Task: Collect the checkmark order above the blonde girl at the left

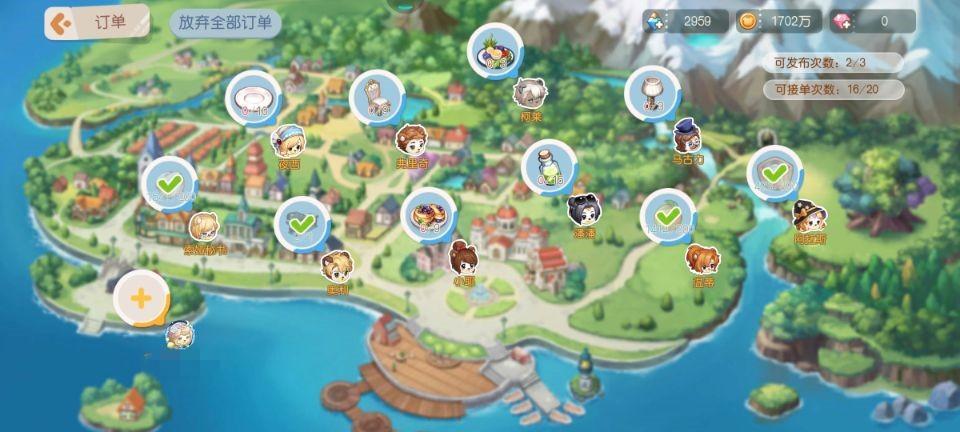Action: (x=168, y=183)
